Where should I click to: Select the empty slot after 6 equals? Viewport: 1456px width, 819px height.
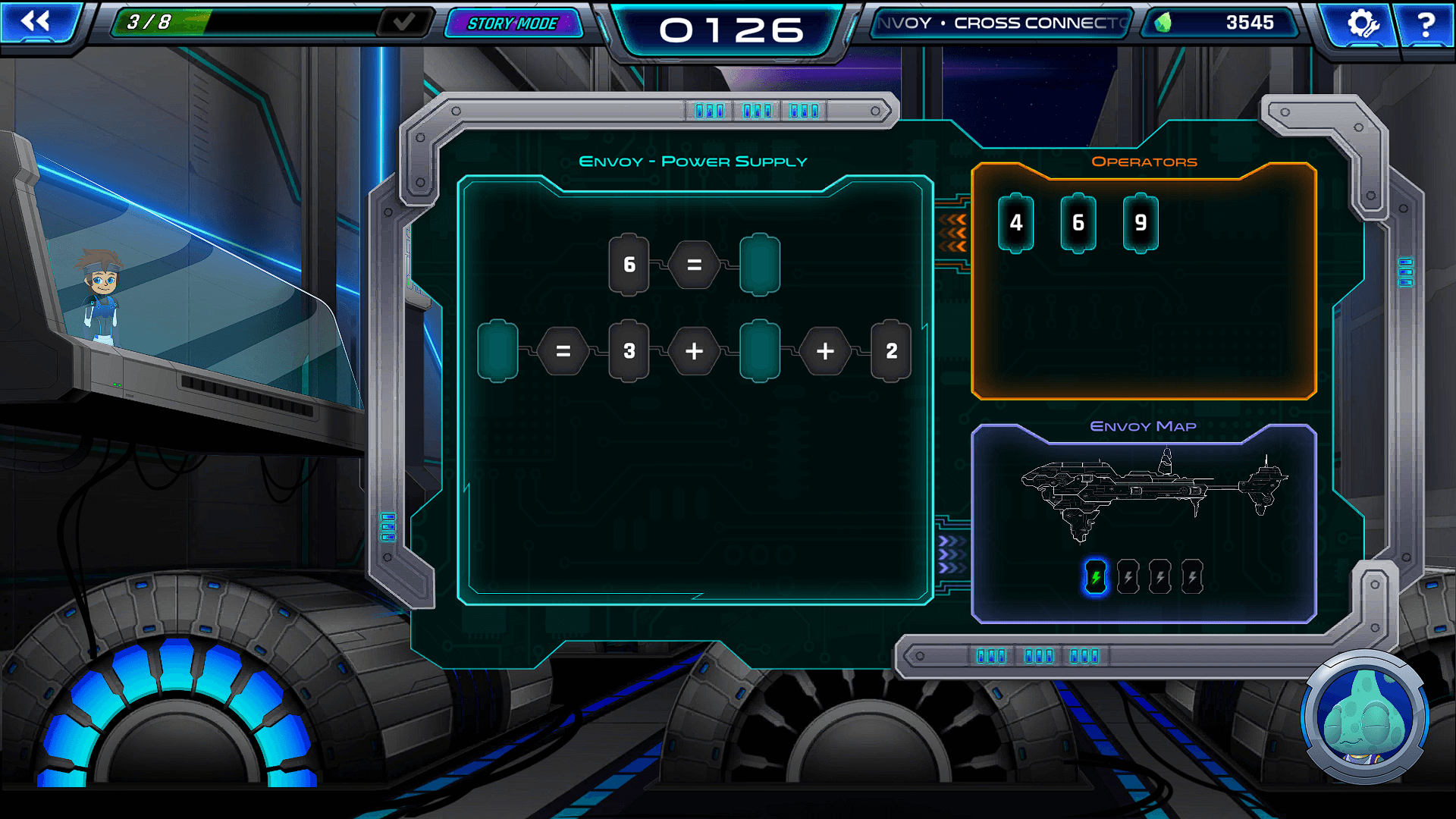tap(760, 265)
